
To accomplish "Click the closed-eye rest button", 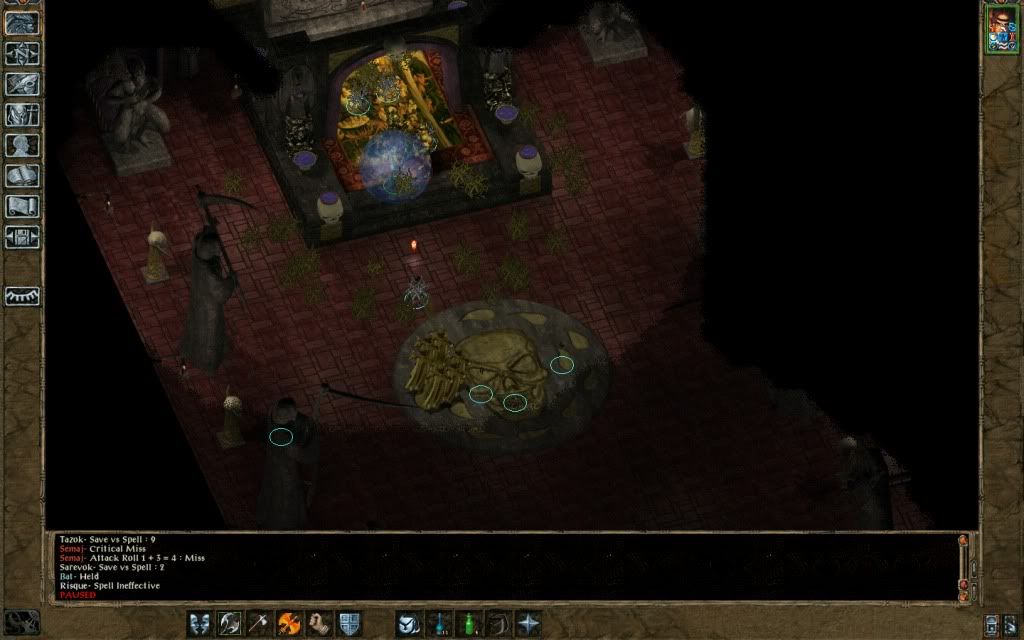I will (x=22, y=297).
